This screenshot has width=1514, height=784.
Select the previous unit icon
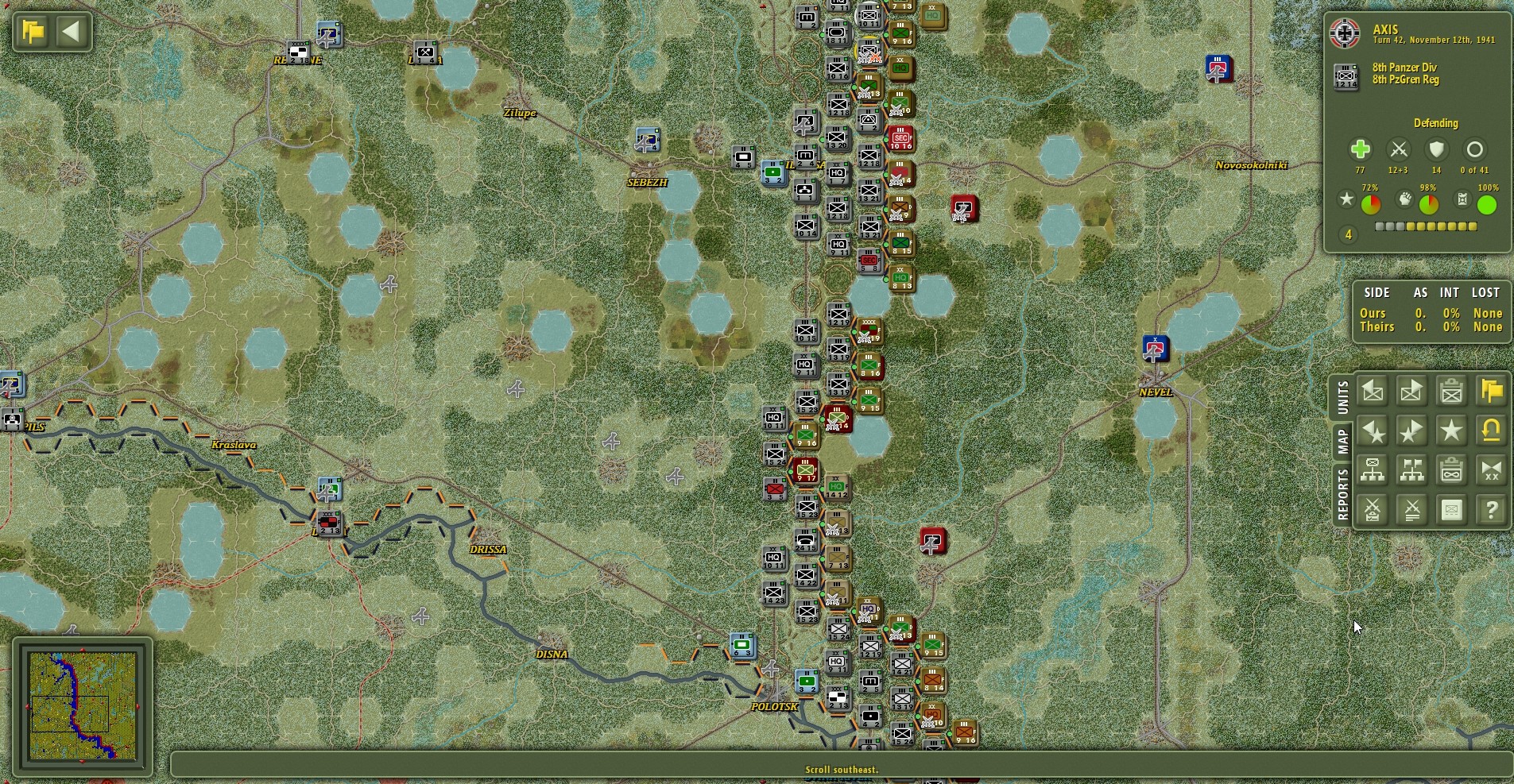click(1373, 391)
